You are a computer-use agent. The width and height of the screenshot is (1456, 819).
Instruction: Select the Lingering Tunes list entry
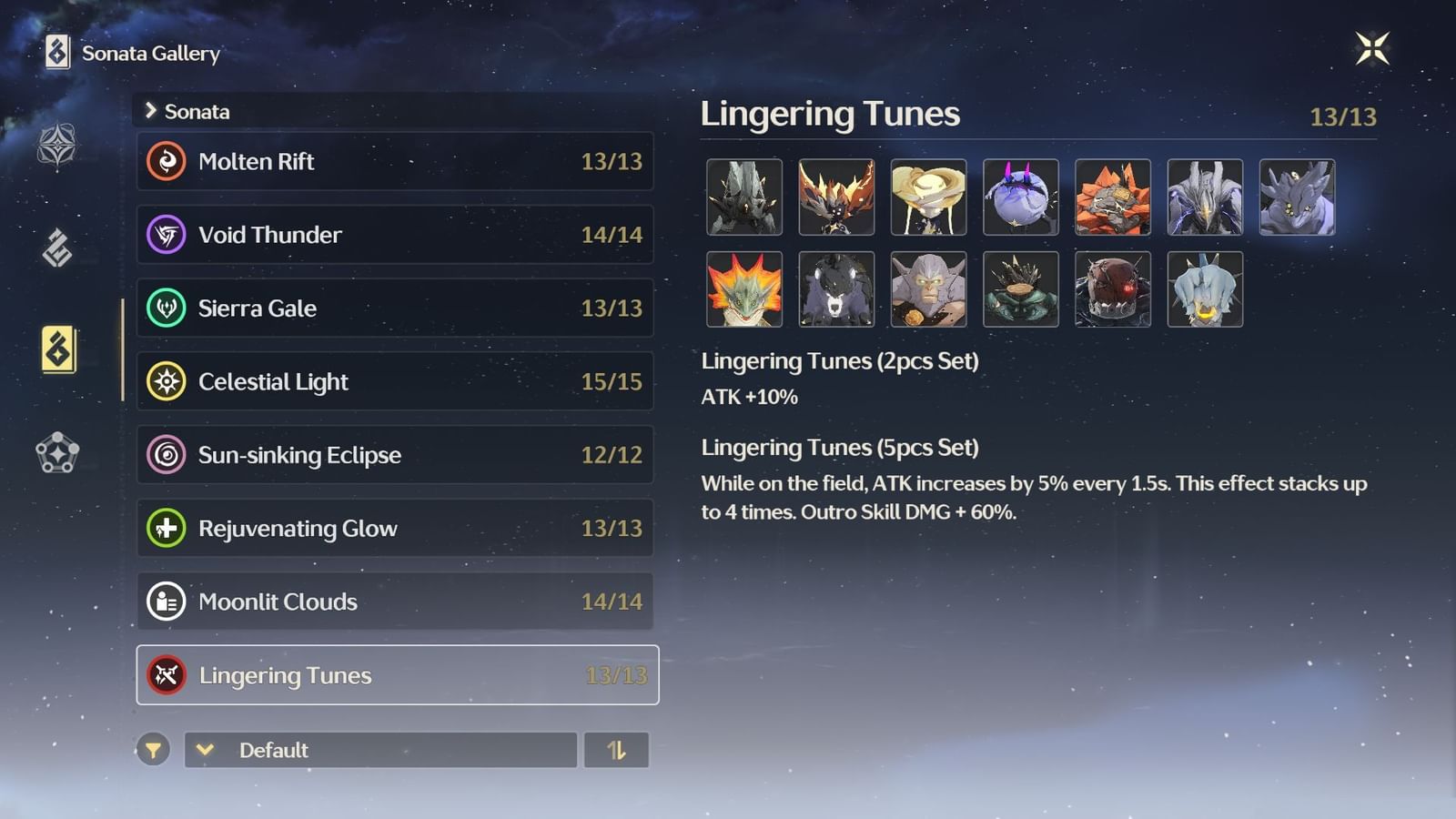click(x=396, y=675)
